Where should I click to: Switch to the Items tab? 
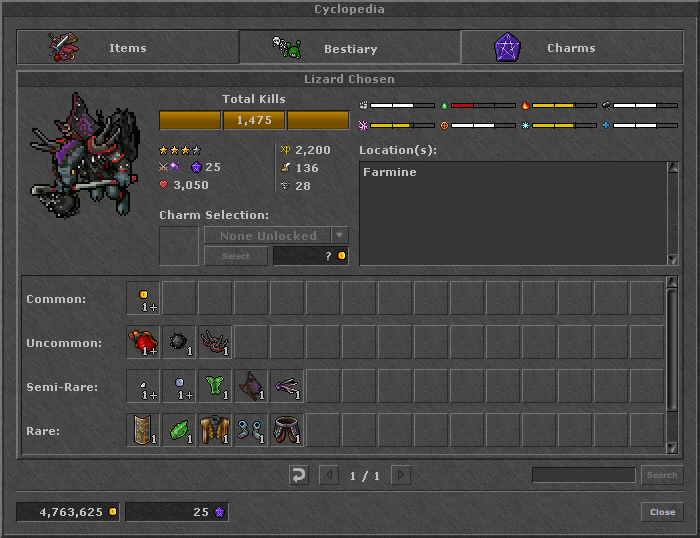pyautogui.click(x=127, y=48)
